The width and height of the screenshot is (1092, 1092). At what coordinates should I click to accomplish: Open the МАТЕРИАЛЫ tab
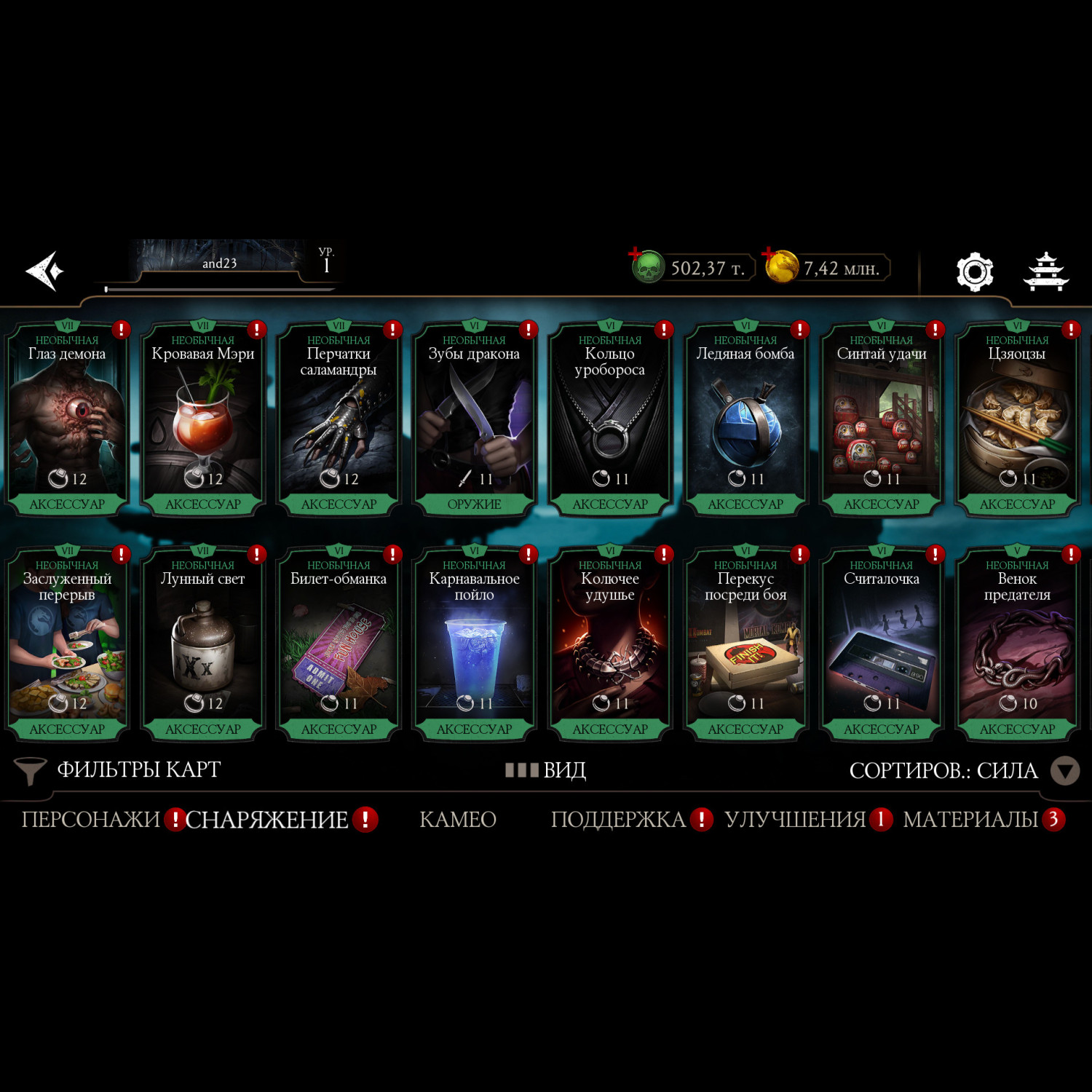click(x=970, y=820)
